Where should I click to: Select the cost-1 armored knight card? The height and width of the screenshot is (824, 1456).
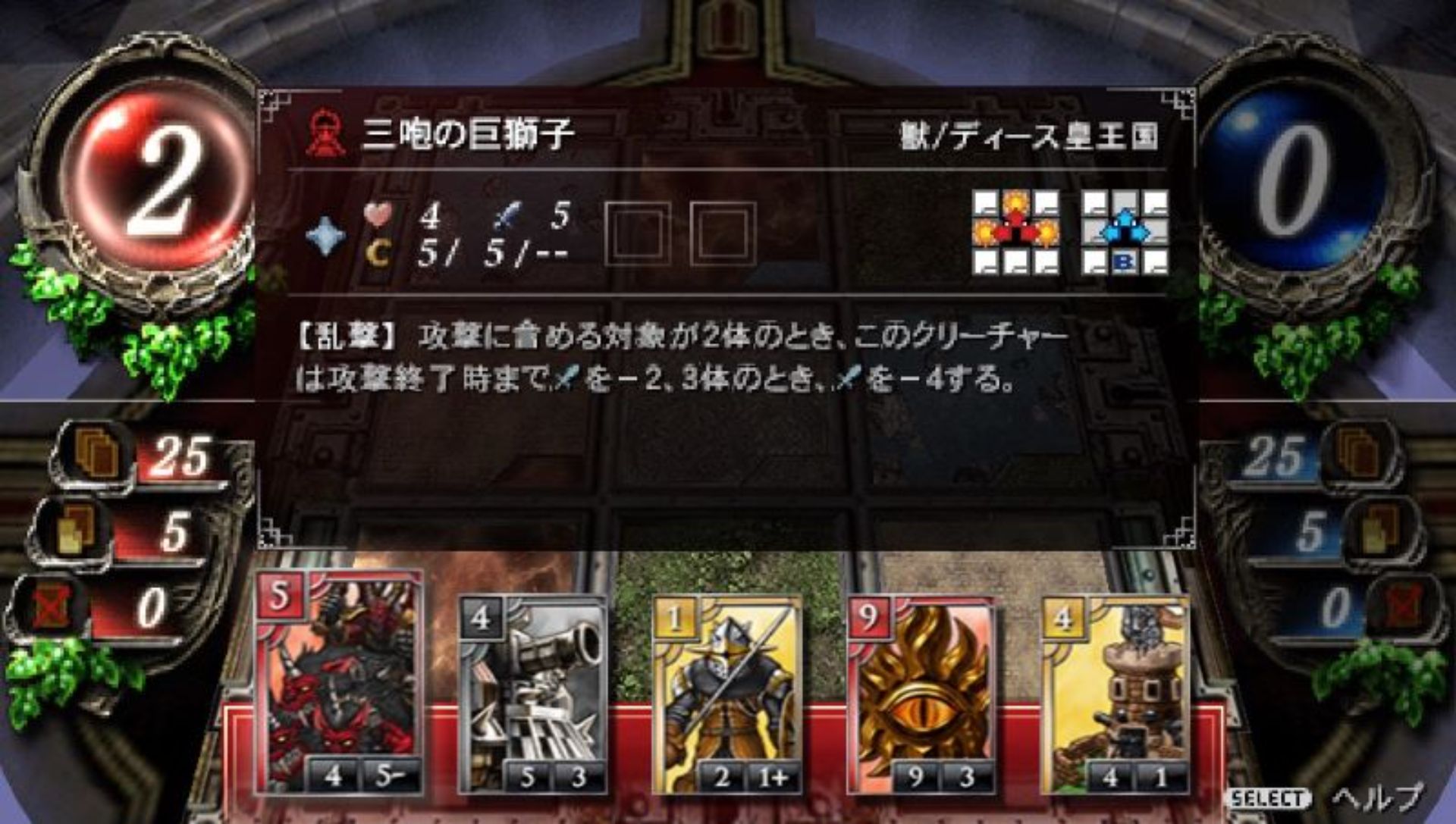point(728,694)
